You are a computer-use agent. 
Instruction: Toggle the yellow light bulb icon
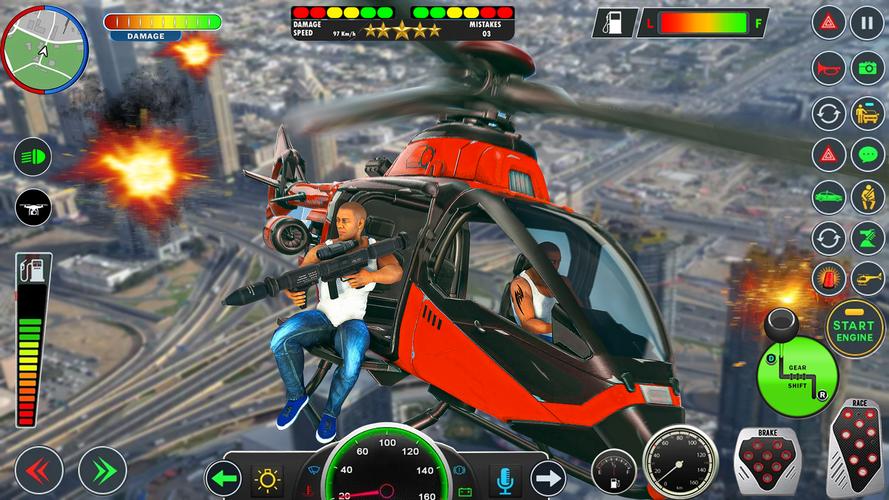pyautogui.click(x=267, y=479)
